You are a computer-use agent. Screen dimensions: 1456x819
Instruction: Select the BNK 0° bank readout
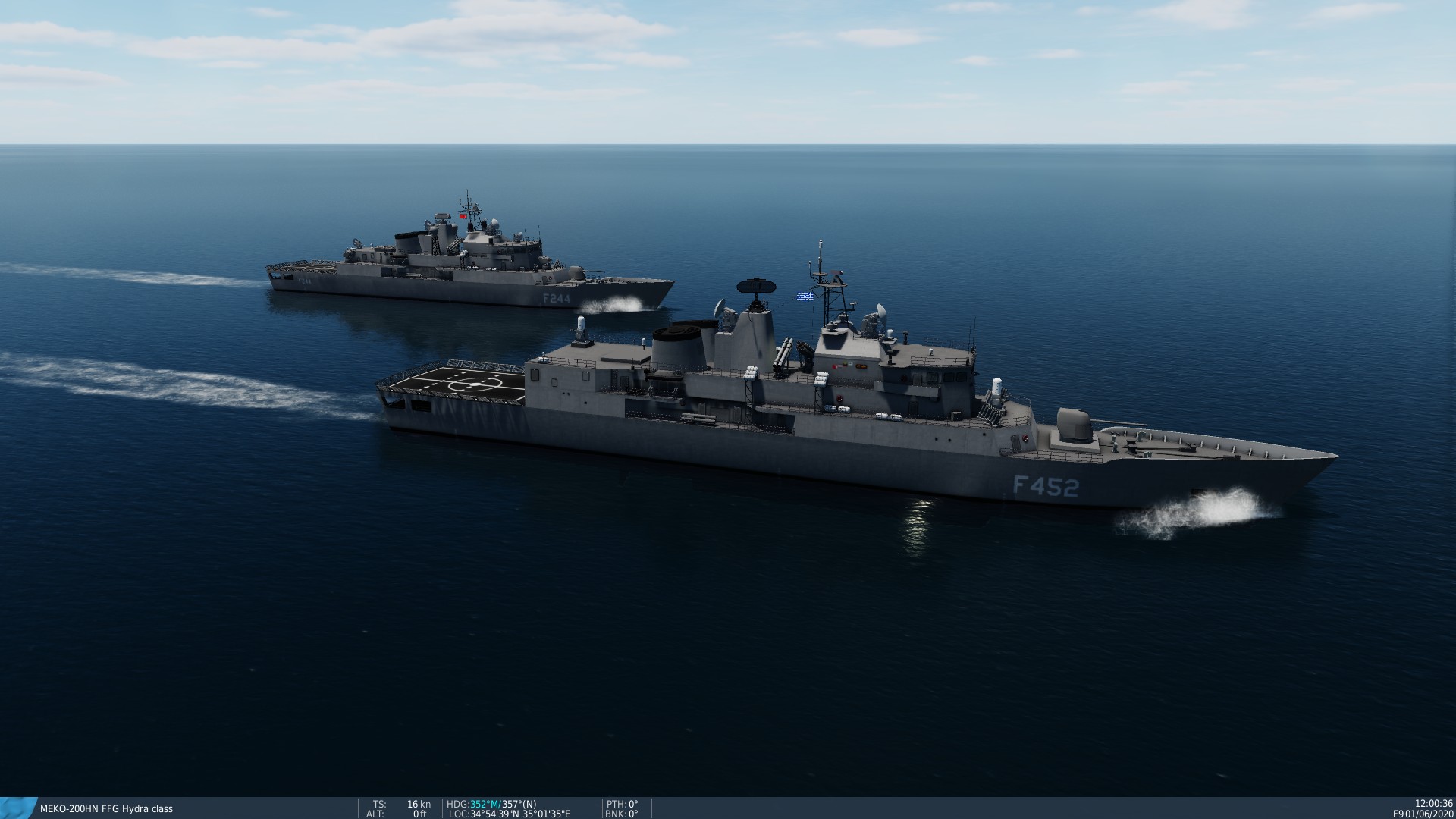tap(622, 814)
